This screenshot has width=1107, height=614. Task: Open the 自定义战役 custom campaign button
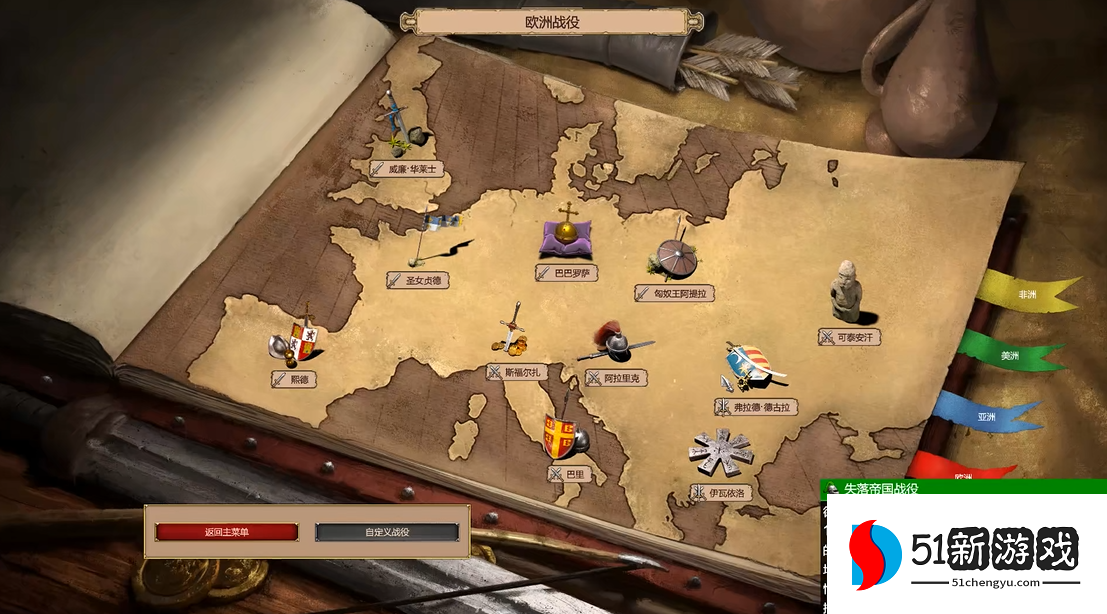(387, 532)
